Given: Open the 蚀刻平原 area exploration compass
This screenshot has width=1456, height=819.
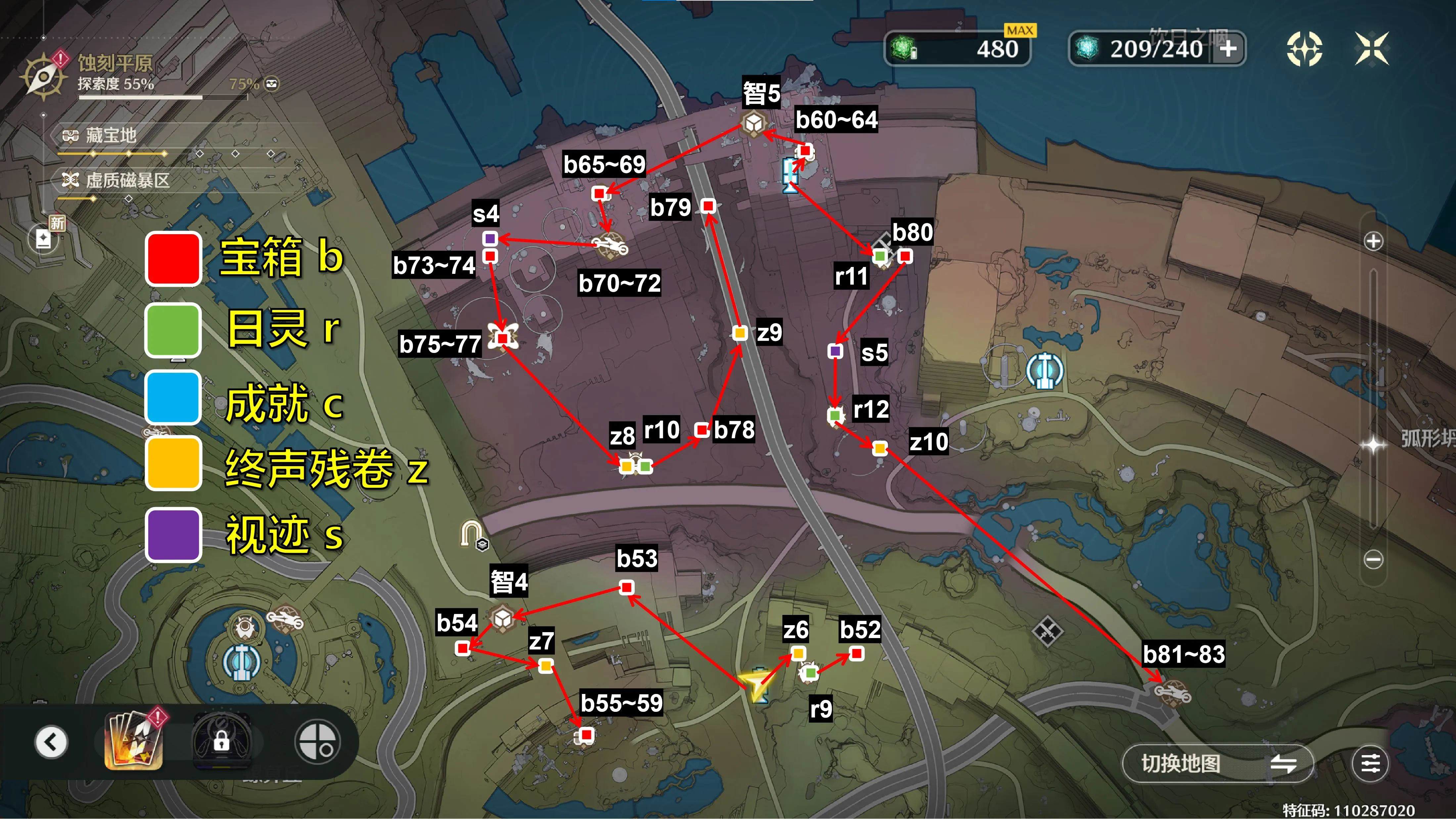Looking at the screenshot, I should point(43,77).
